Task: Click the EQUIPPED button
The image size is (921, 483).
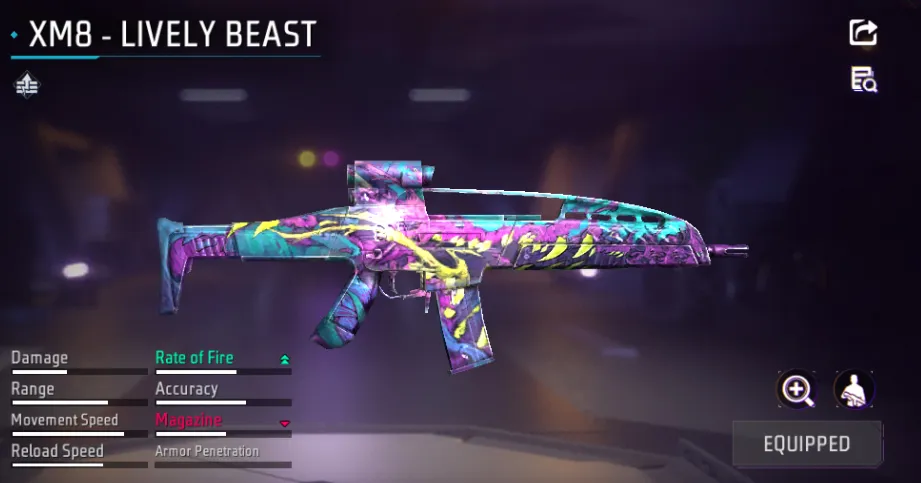Action: pos(807,444)
